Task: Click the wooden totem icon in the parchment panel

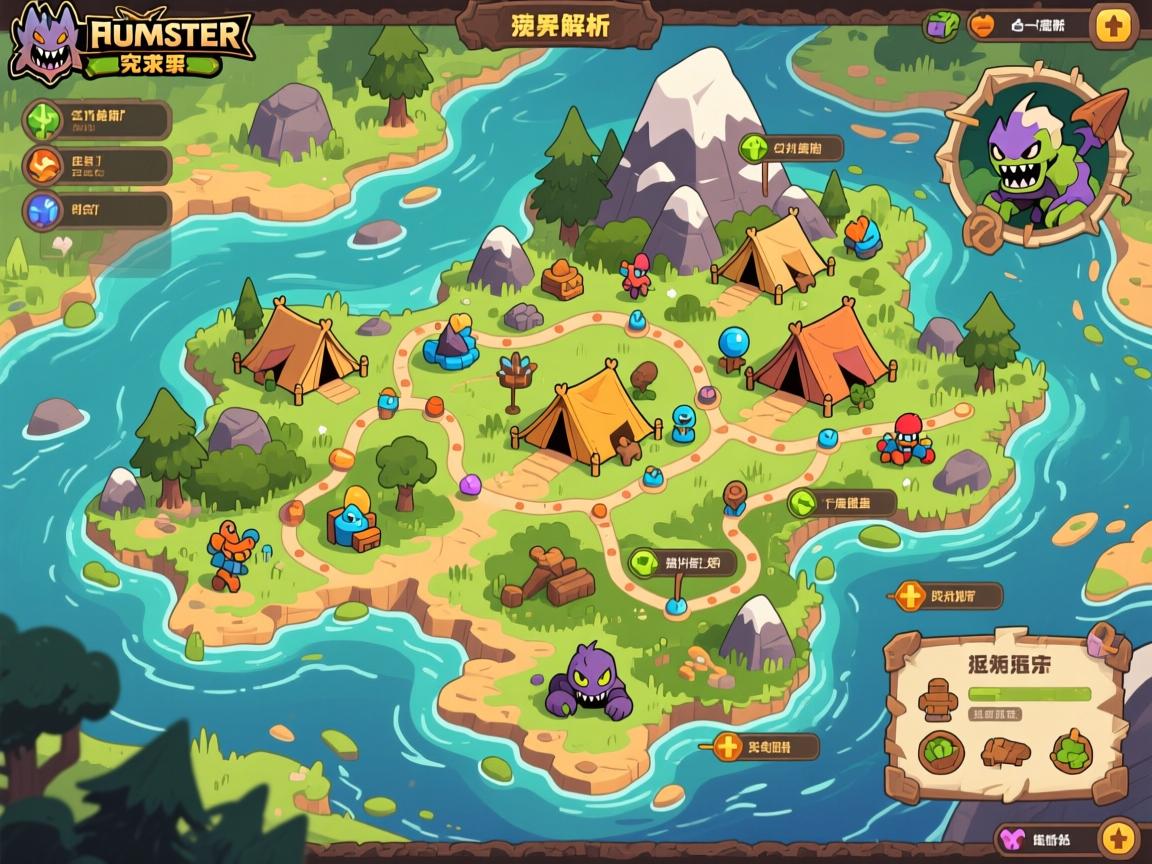Action: 939,699
